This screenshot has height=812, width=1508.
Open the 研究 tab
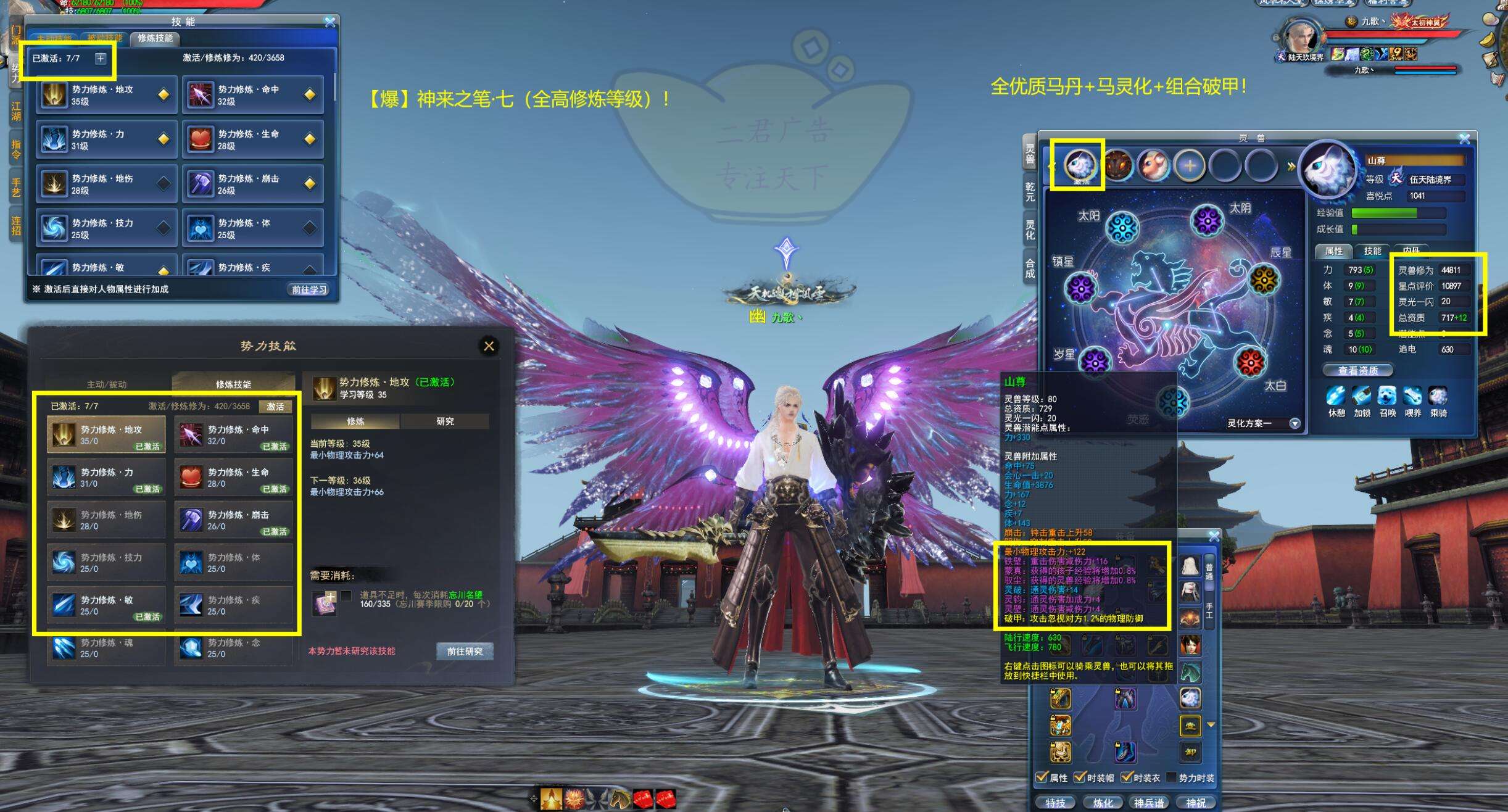[445, 421]
